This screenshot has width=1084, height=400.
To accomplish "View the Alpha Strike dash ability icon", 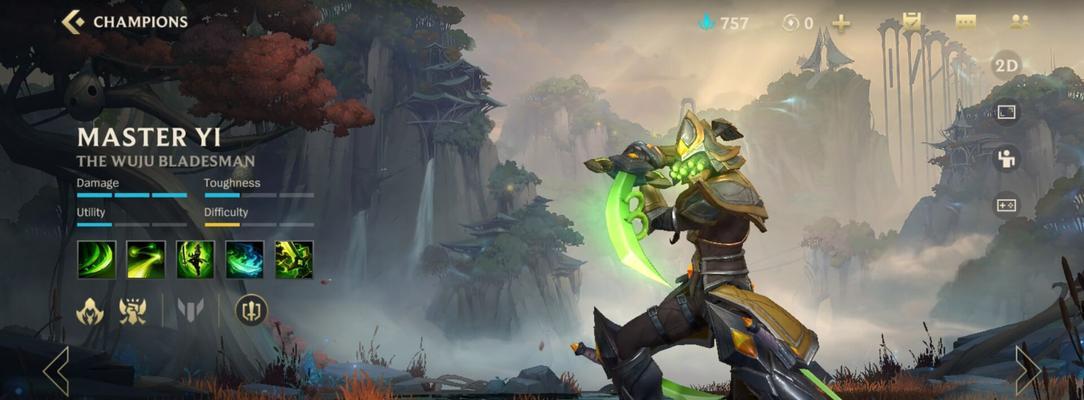I will 146,259.
